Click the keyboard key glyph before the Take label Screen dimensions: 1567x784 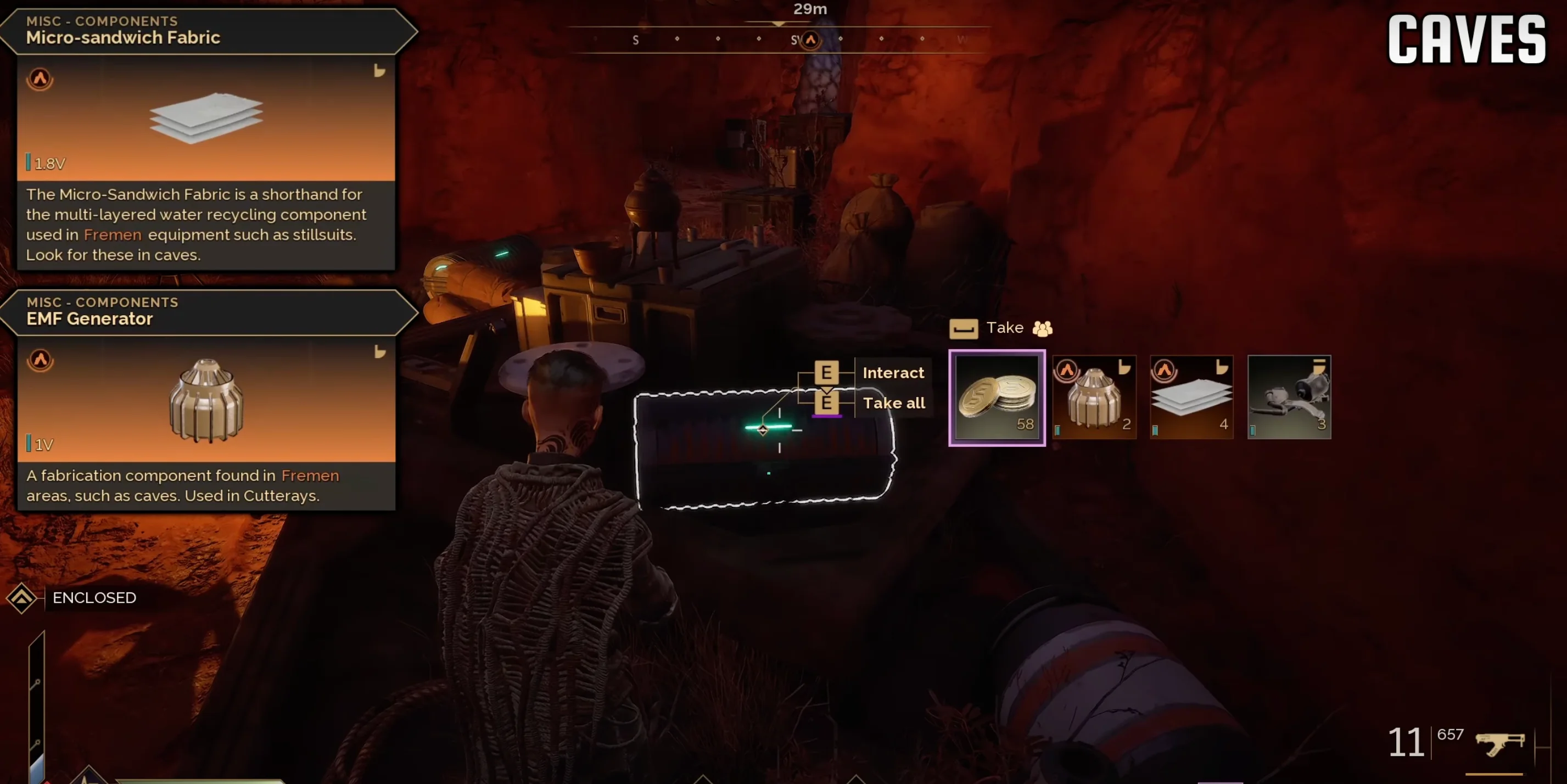tap(964, 328)
